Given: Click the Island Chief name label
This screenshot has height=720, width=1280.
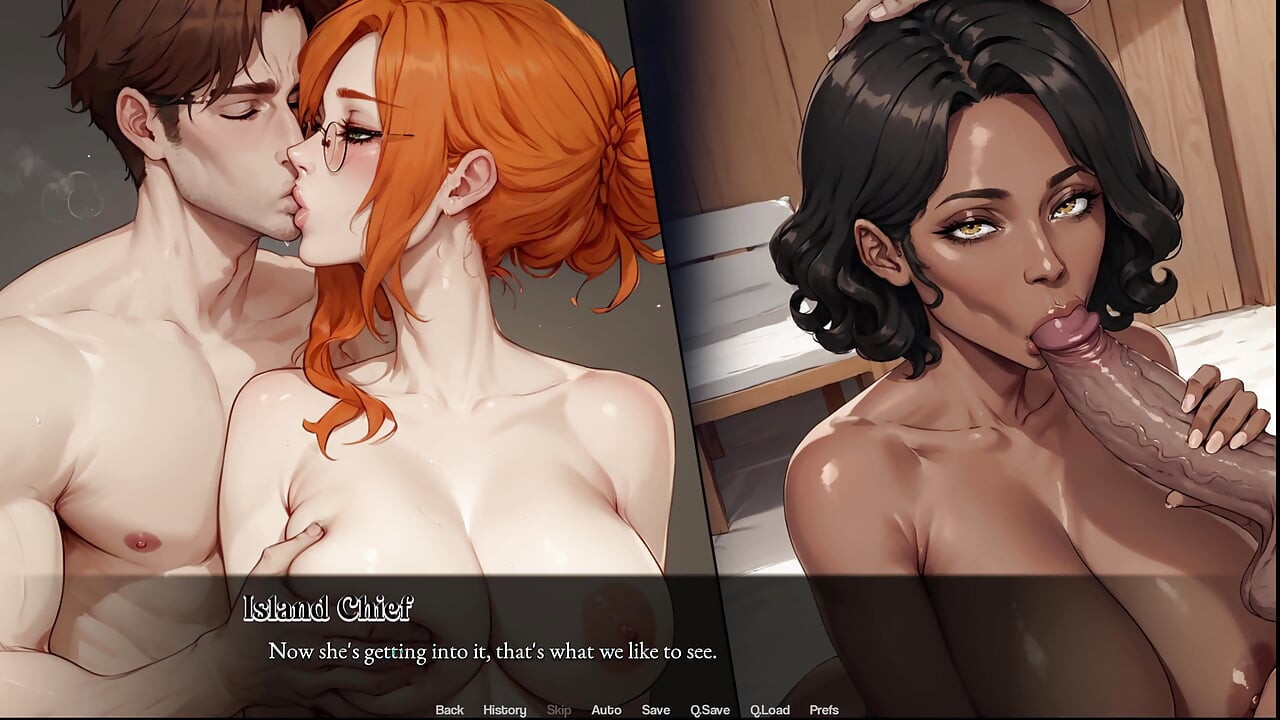Looking at the screenshot, I should point(330,604).
